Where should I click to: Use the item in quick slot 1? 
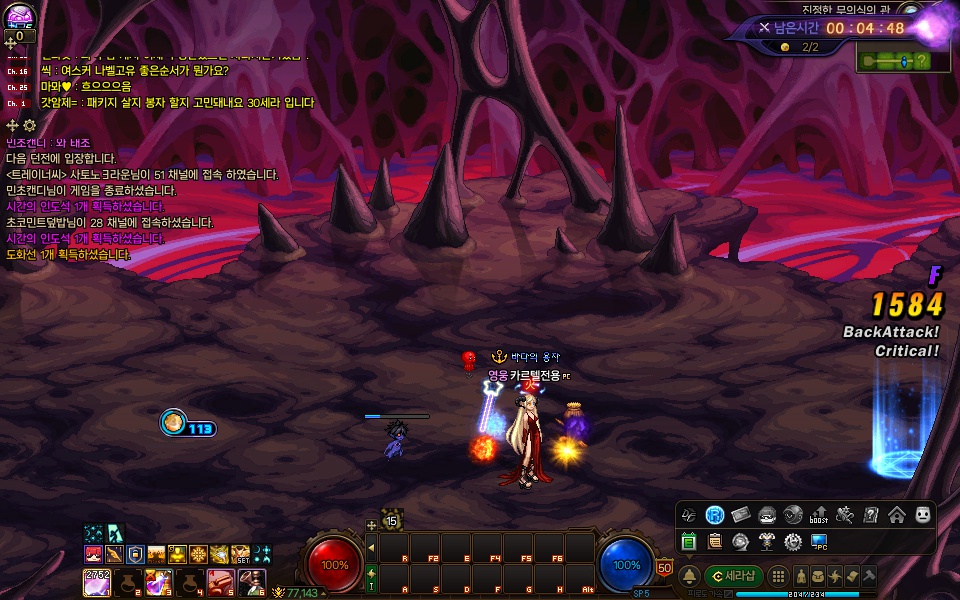[x=97, y=581]
